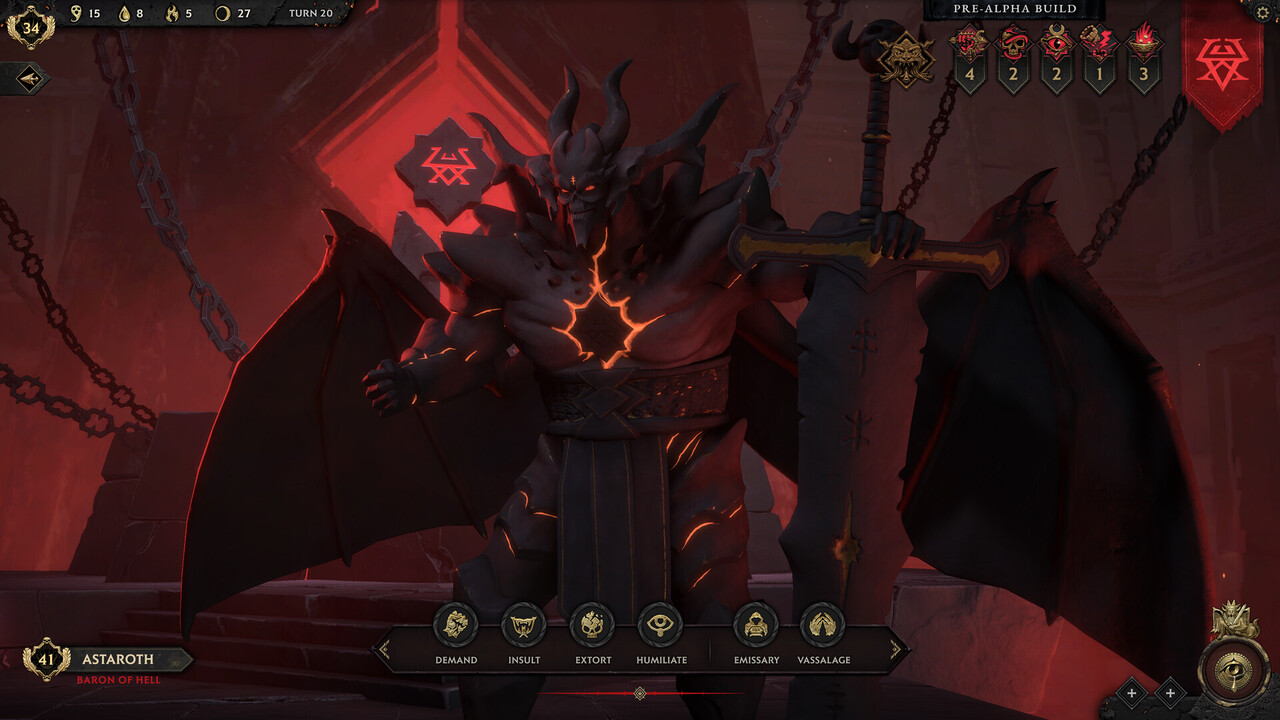Choose the Demand diplomatic action
This screenshot has height=720, width=1280.
[x=456, y=626]
